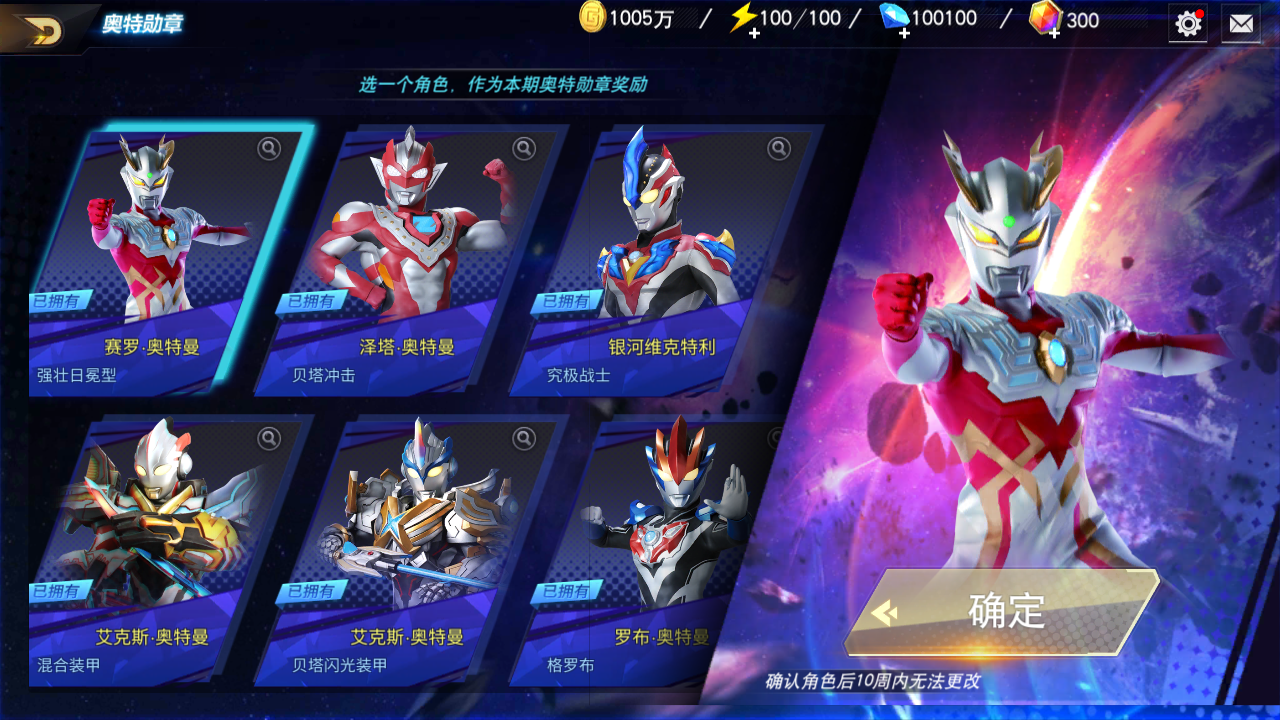Go back using the top-left arrow

pyautogui.click(x=40, y=29)
